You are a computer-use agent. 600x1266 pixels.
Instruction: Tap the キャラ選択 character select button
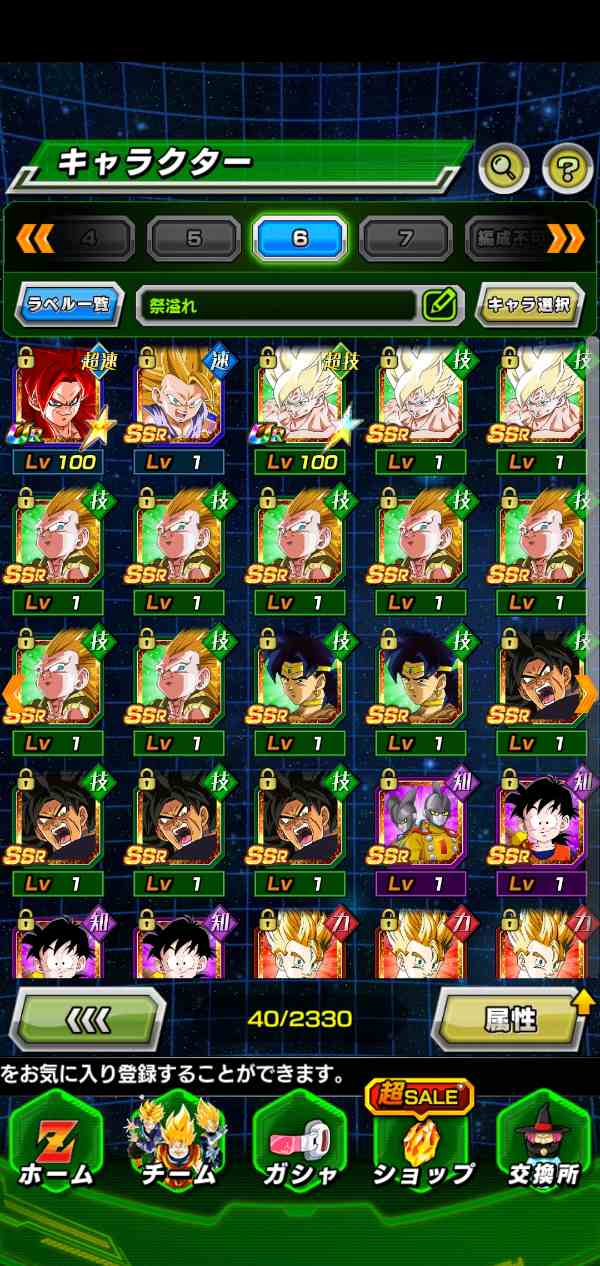pyautogui.click(x=529, y=305)
